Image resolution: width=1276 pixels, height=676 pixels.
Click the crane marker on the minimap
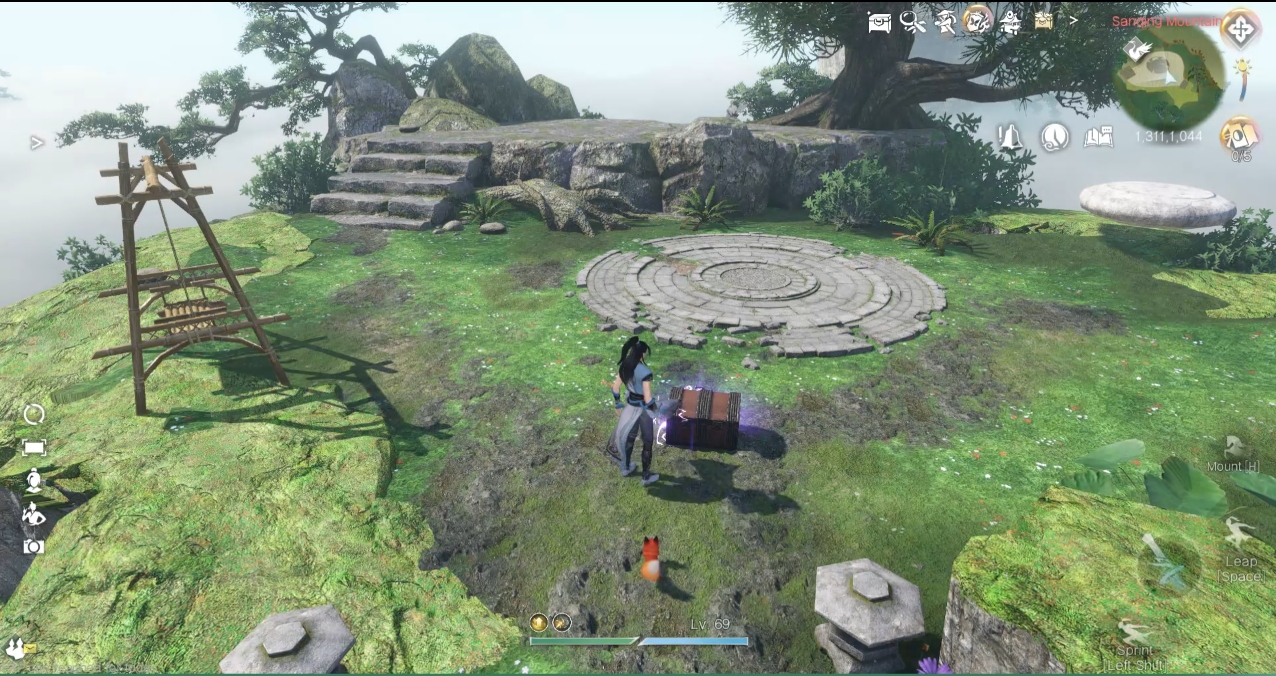point(1136,49)
